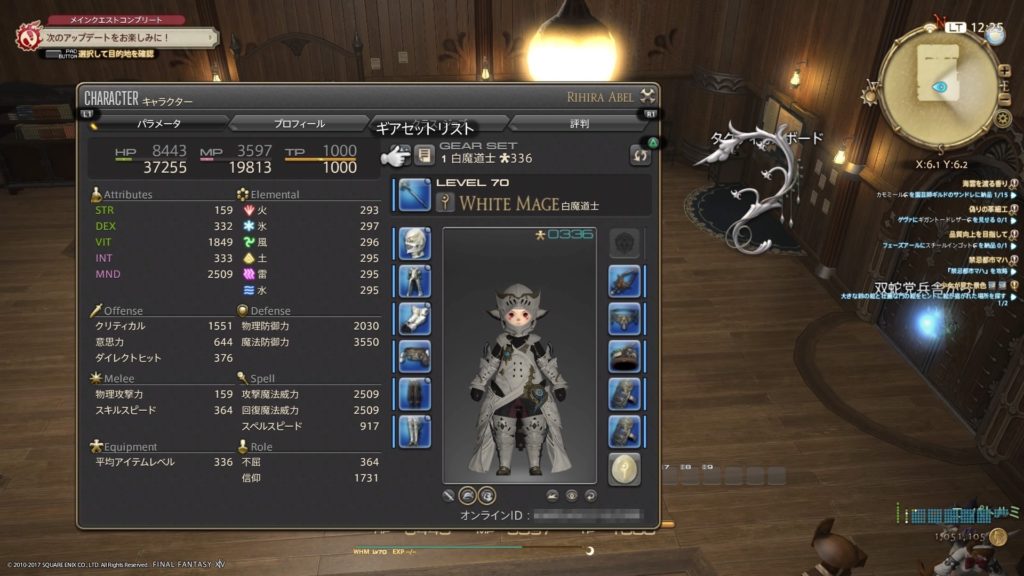Select the white helmet head slot
Image resolution: width=1024 pixels, height=576 pixels.
(x=414, y=244)
